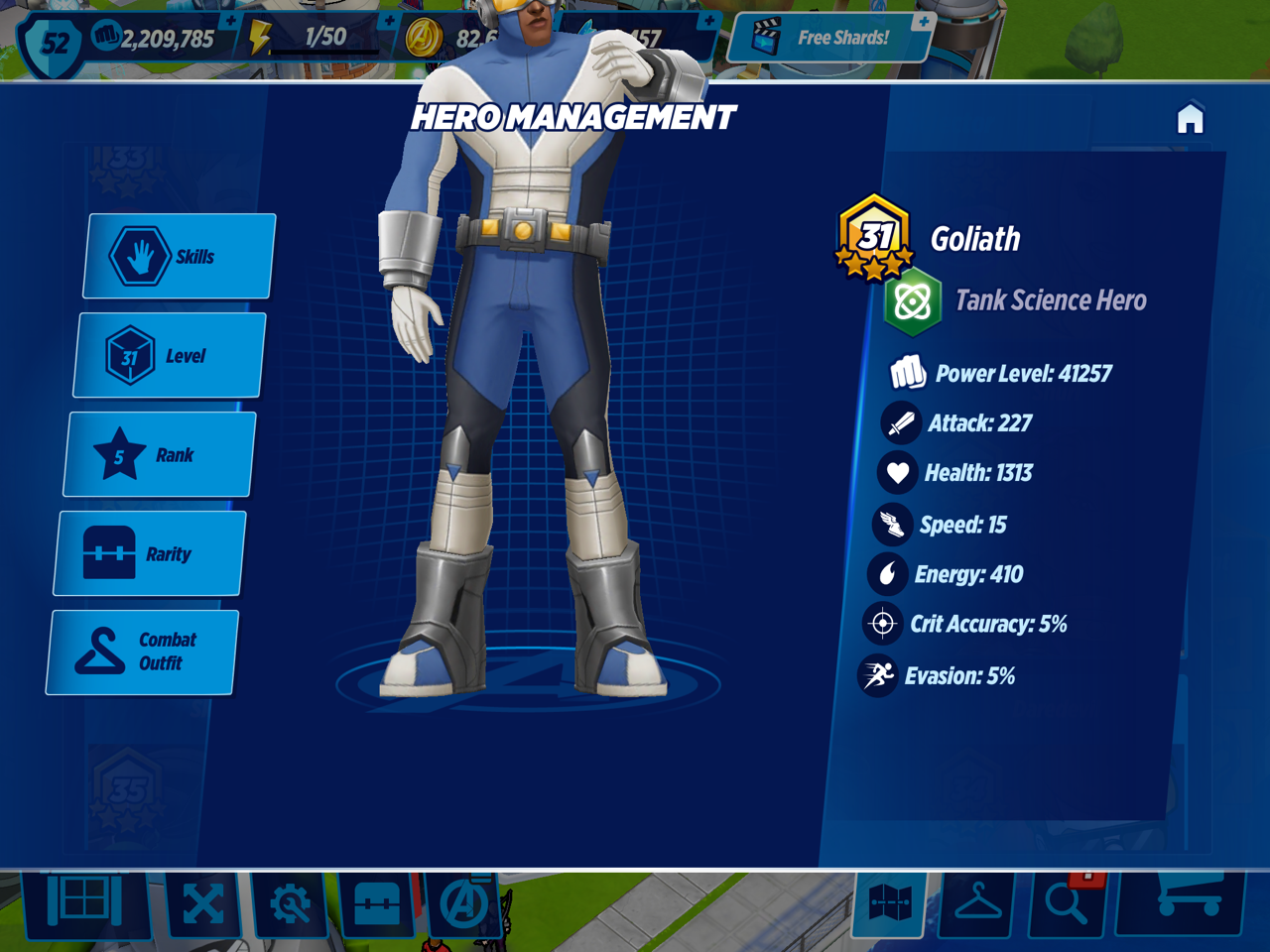Open the Skills menu
This screenshot has height=952, width=1270.
click(179, 256)
